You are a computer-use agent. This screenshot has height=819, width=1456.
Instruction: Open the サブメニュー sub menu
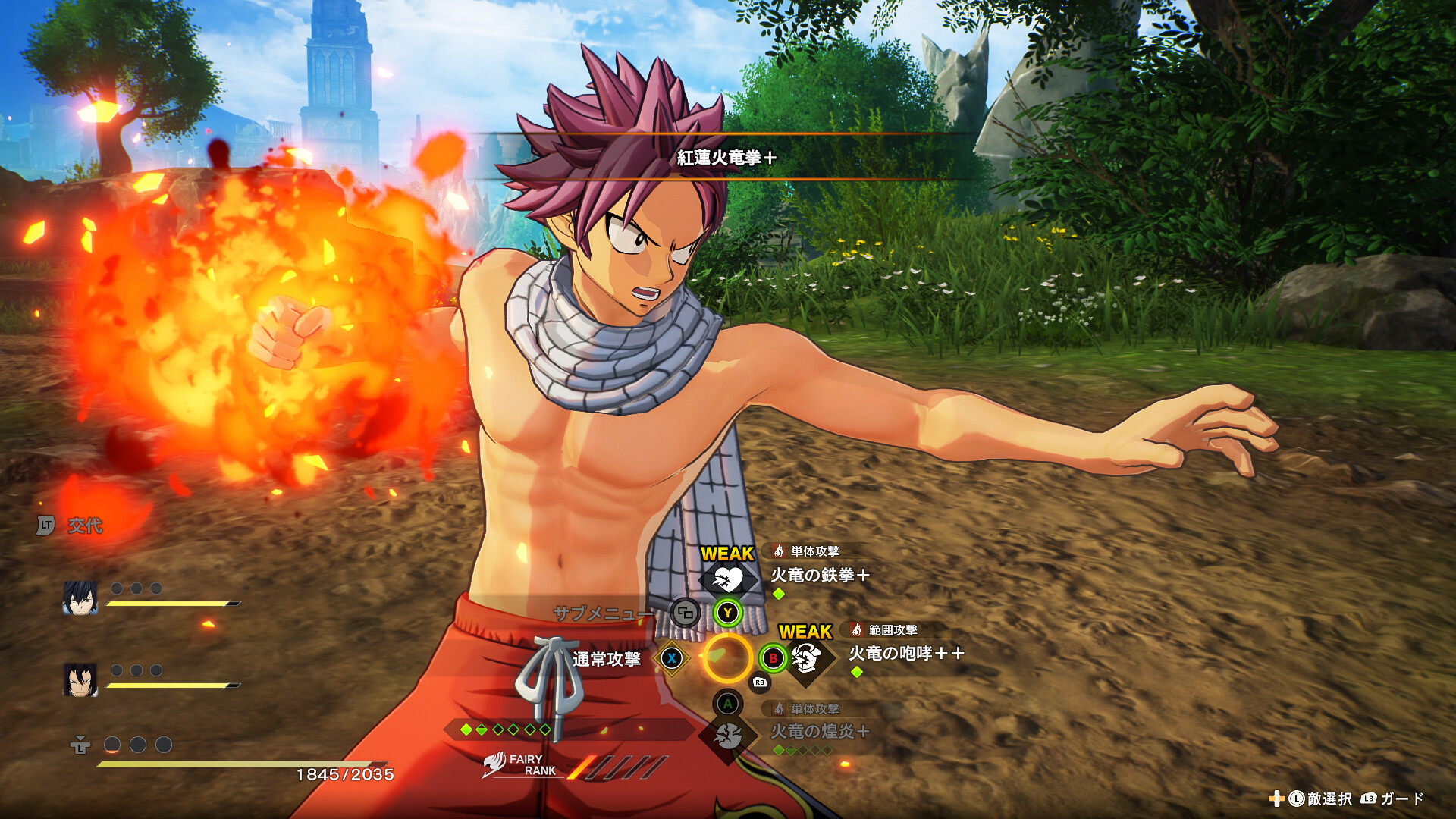tap(603, 613)
